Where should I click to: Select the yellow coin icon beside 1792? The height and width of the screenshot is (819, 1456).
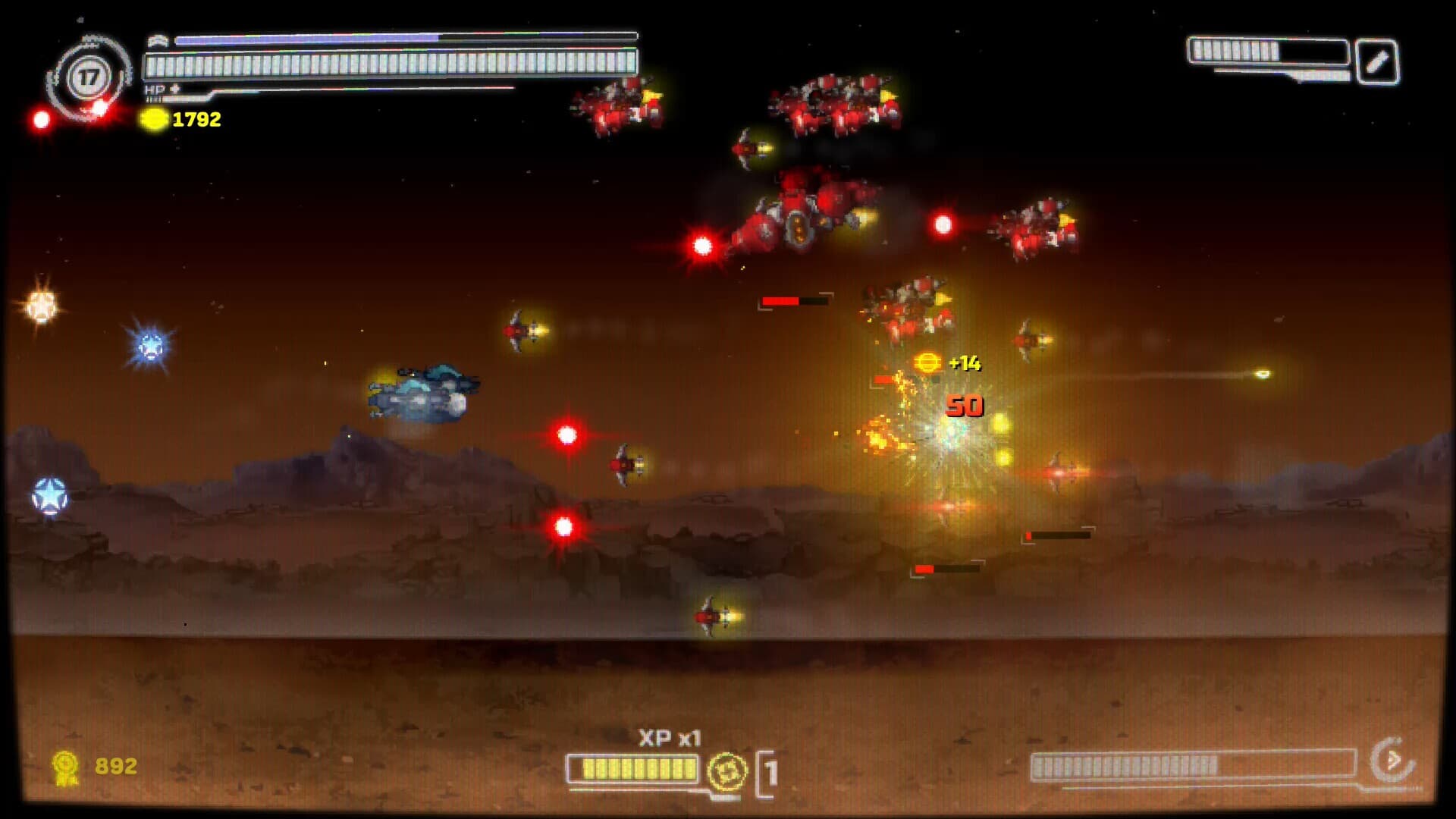(154, 118)
